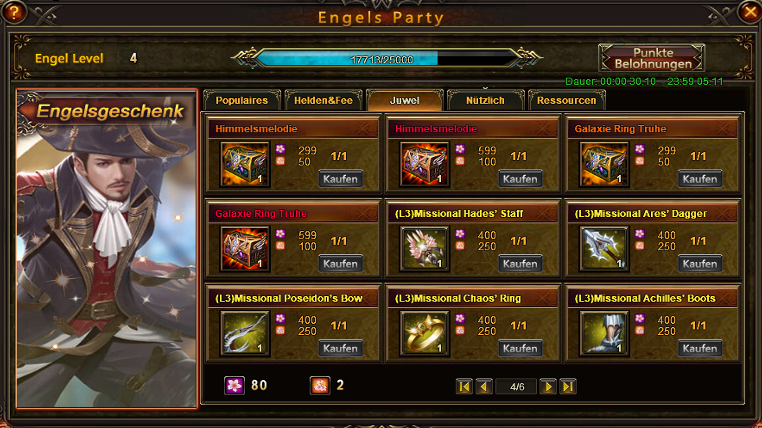The width and height of the screenshot is (762, 428).
Task: Go to the next shop page
Action: click(548, 386)
